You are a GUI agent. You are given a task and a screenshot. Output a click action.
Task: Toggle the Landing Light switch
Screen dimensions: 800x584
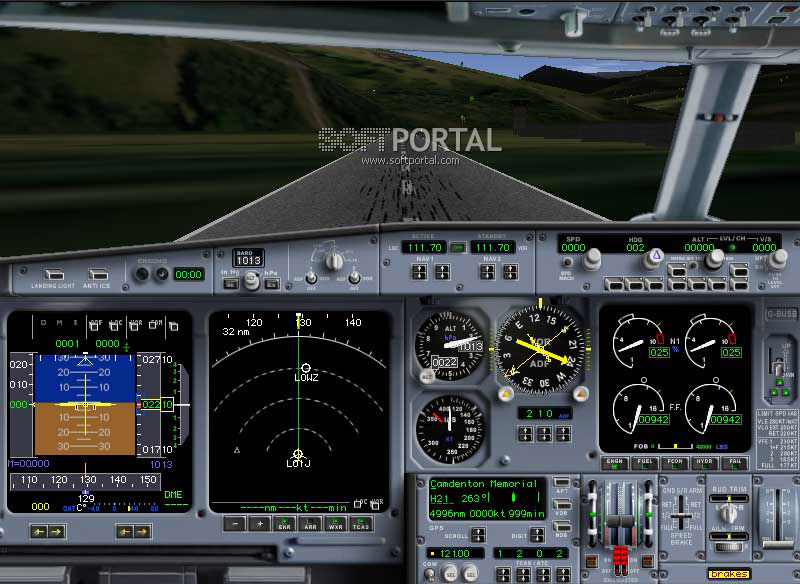pyautogui.click(x=56, y=274)
